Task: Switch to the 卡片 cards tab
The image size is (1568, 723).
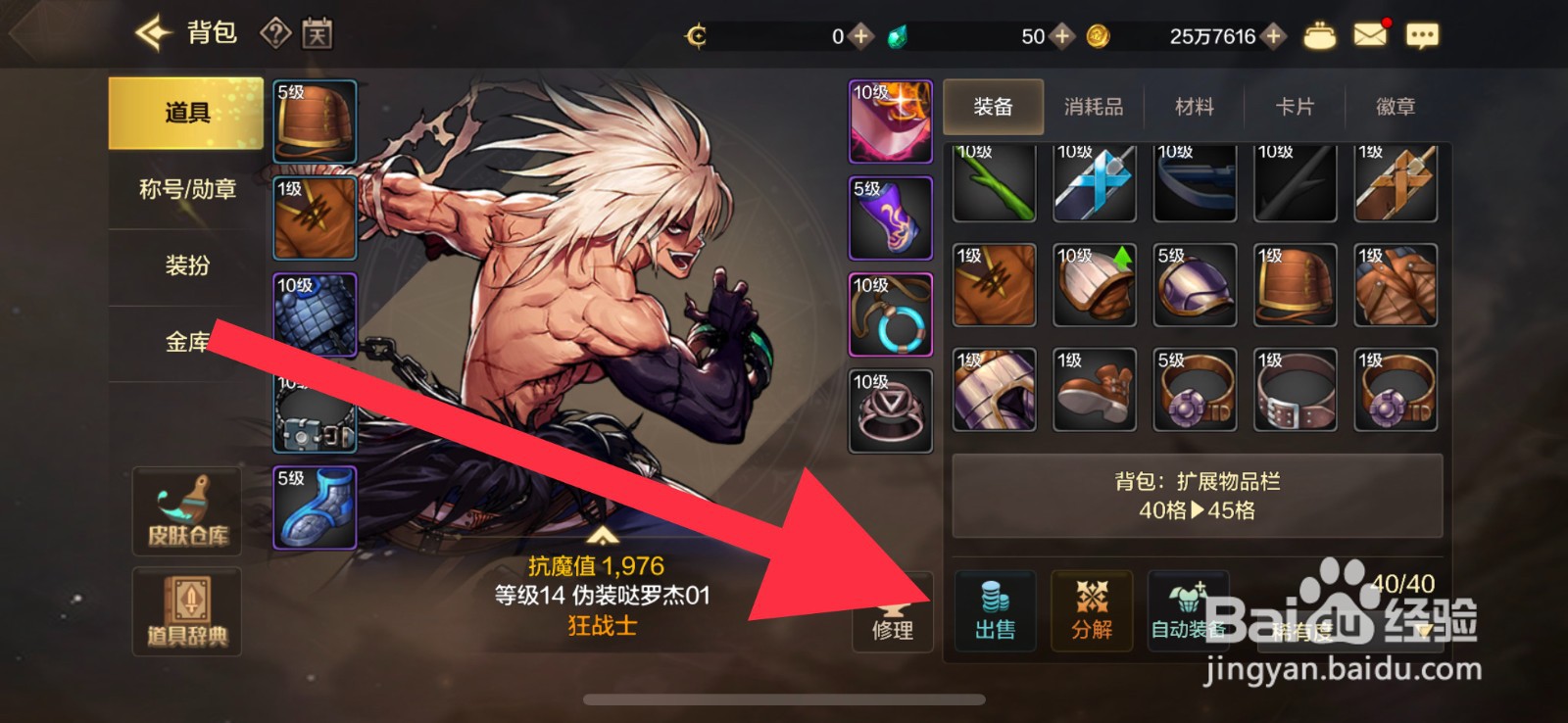Action: coord(1294,107)
